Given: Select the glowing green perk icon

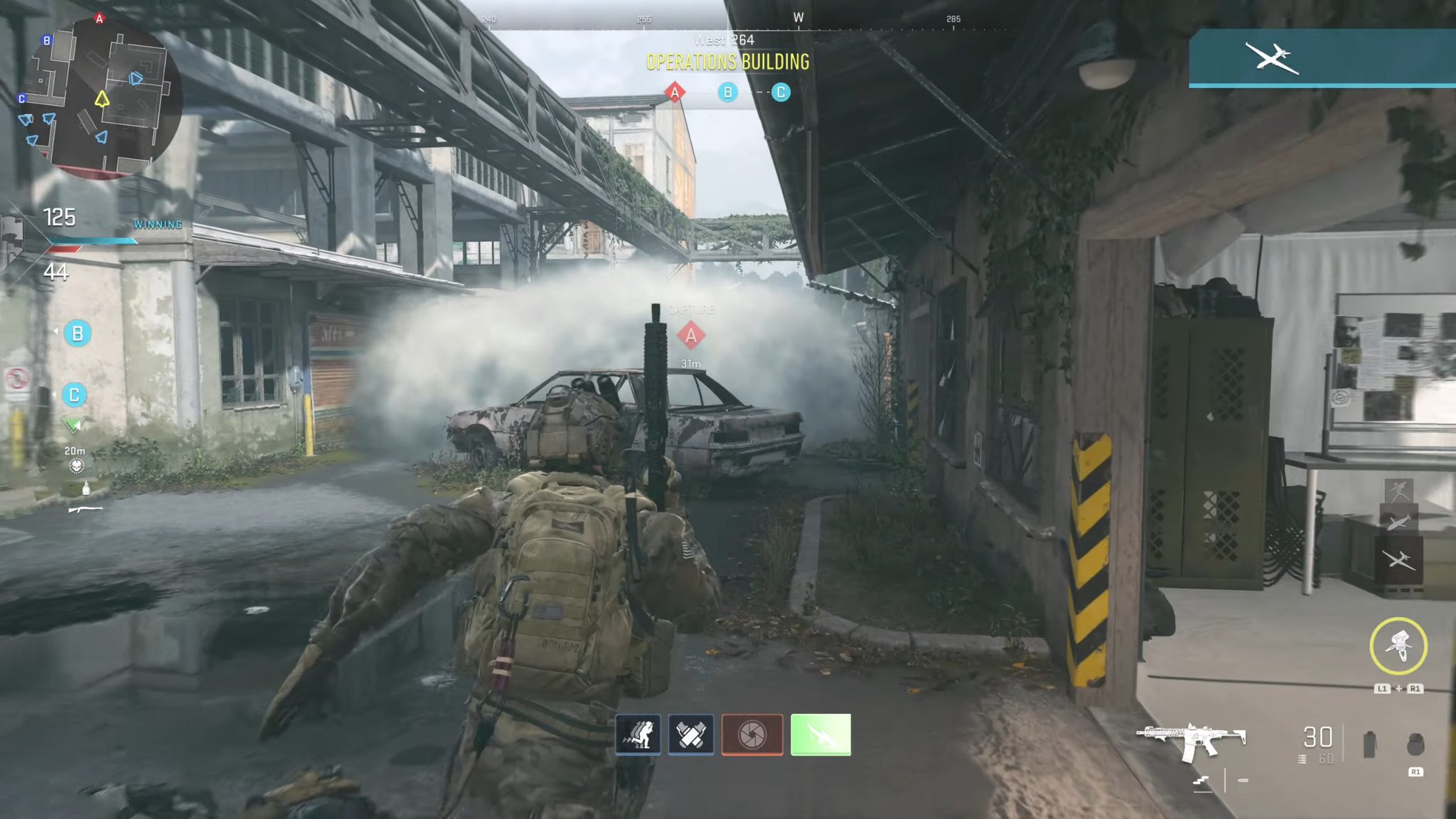Looking at the screenshot, I should (x=820, y=734).
